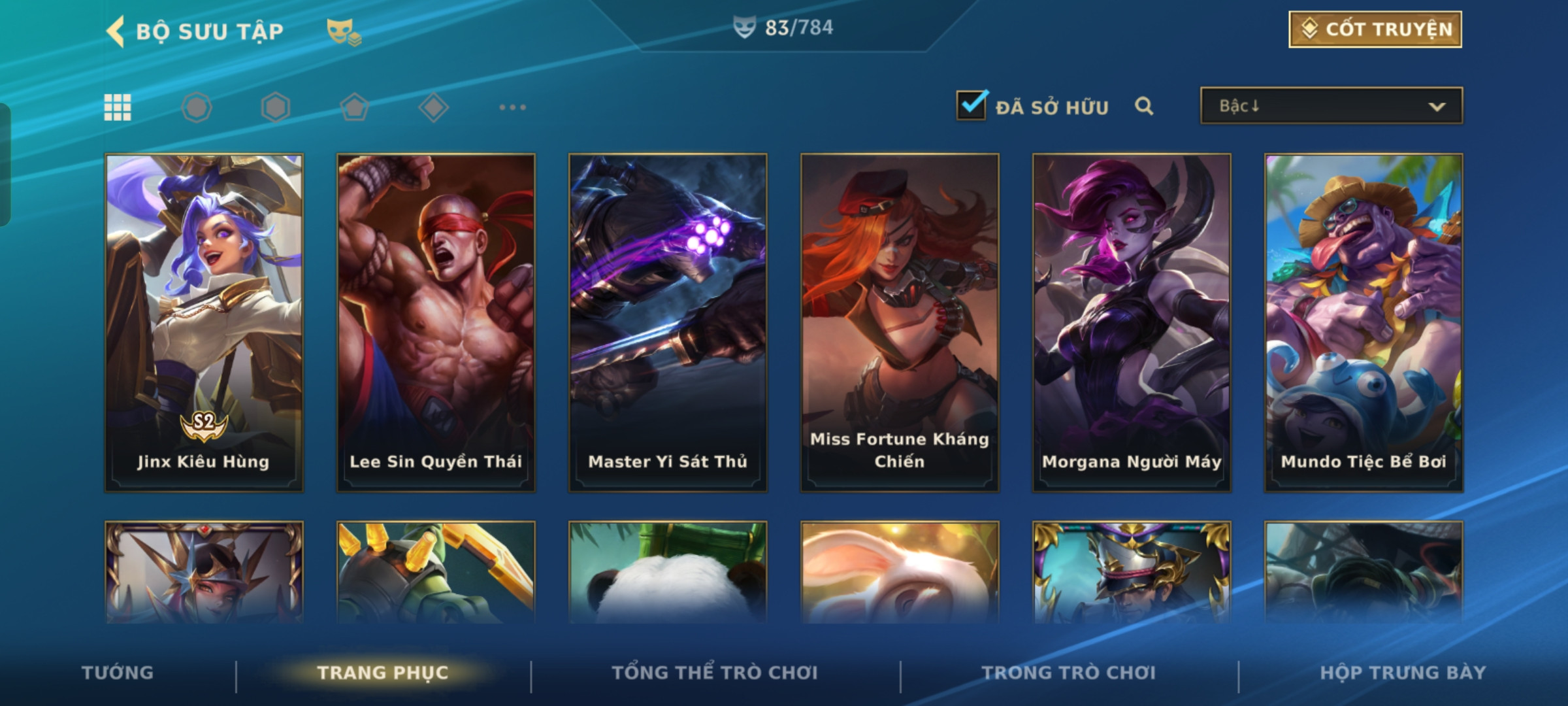
Task: Show more filters via three dots
Action: 512,107
